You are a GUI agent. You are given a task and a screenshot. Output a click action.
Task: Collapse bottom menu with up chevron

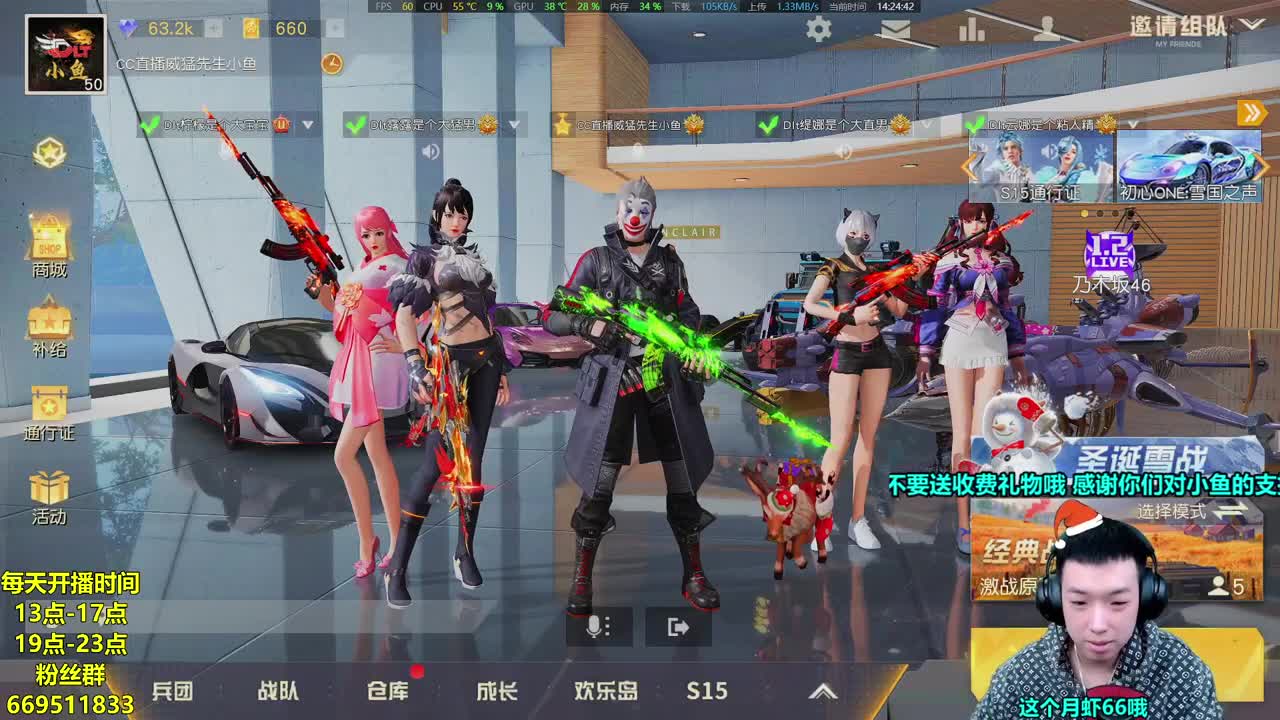click(x=824, y=691)
